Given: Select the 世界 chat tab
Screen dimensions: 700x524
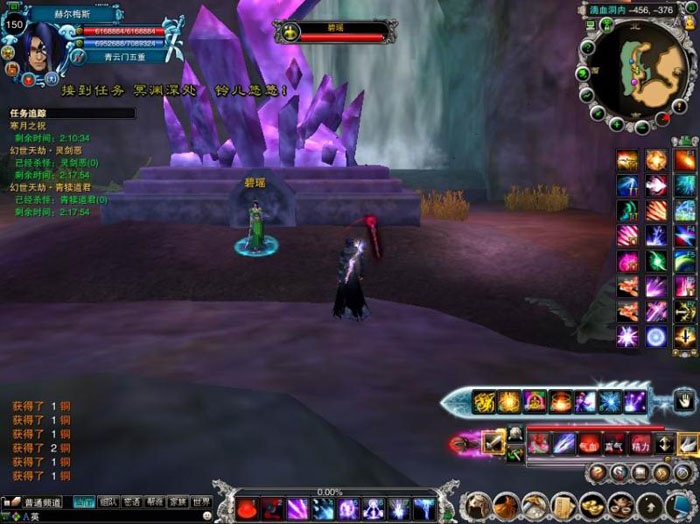Looking at the screenshot, I should tap(202, 502).
